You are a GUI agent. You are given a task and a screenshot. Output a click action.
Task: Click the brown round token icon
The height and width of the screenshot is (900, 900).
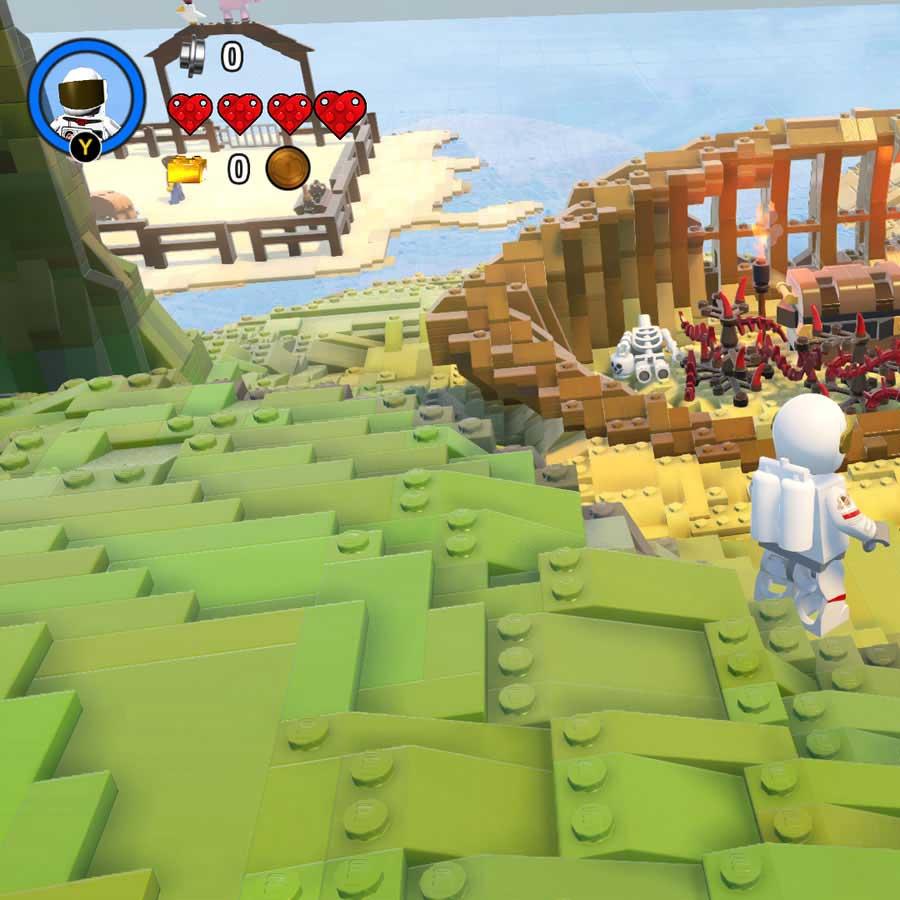pyautogui.click(x=287, y=168)
